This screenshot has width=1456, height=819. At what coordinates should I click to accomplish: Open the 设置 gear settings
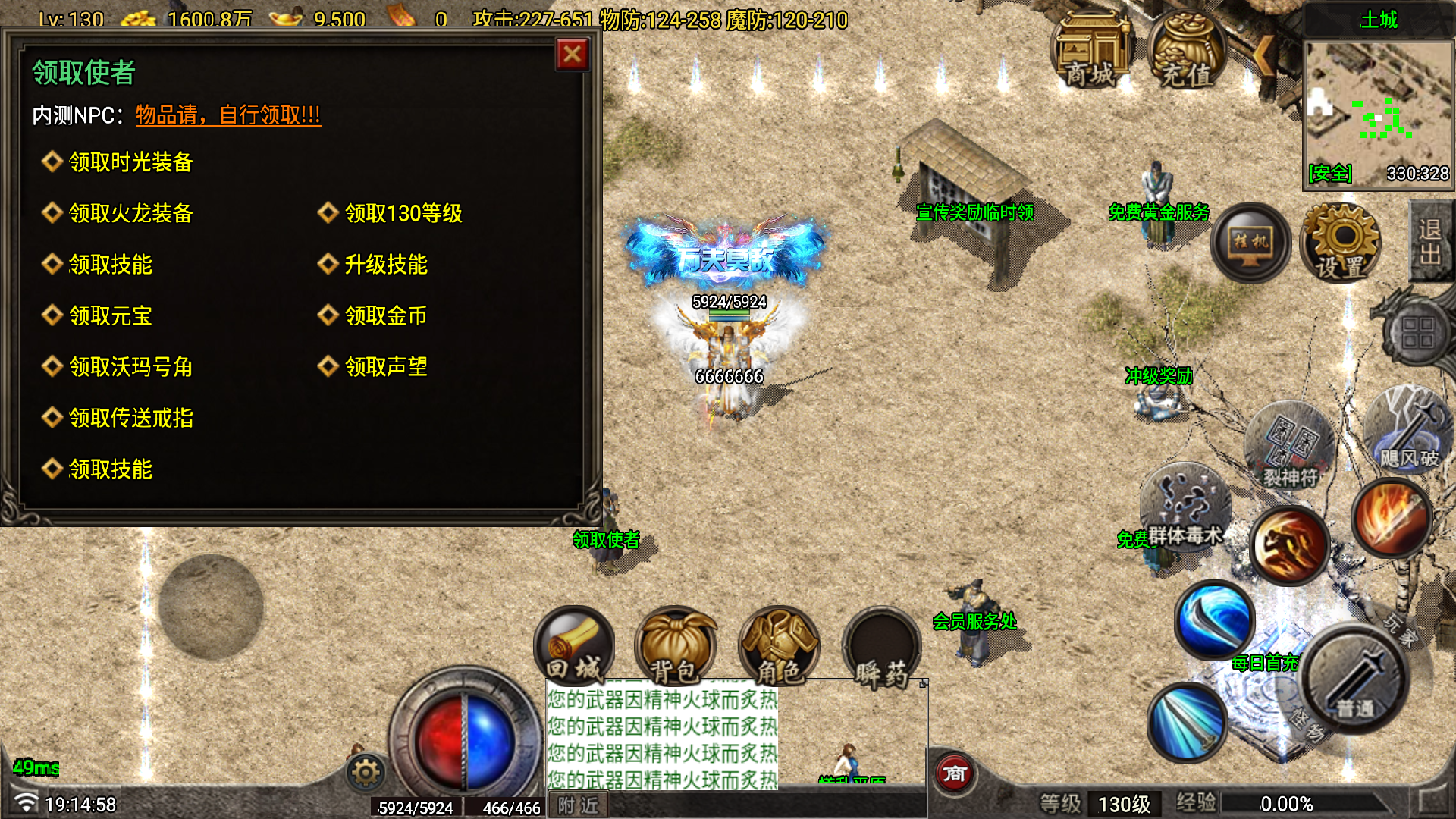coord(1341,244)
